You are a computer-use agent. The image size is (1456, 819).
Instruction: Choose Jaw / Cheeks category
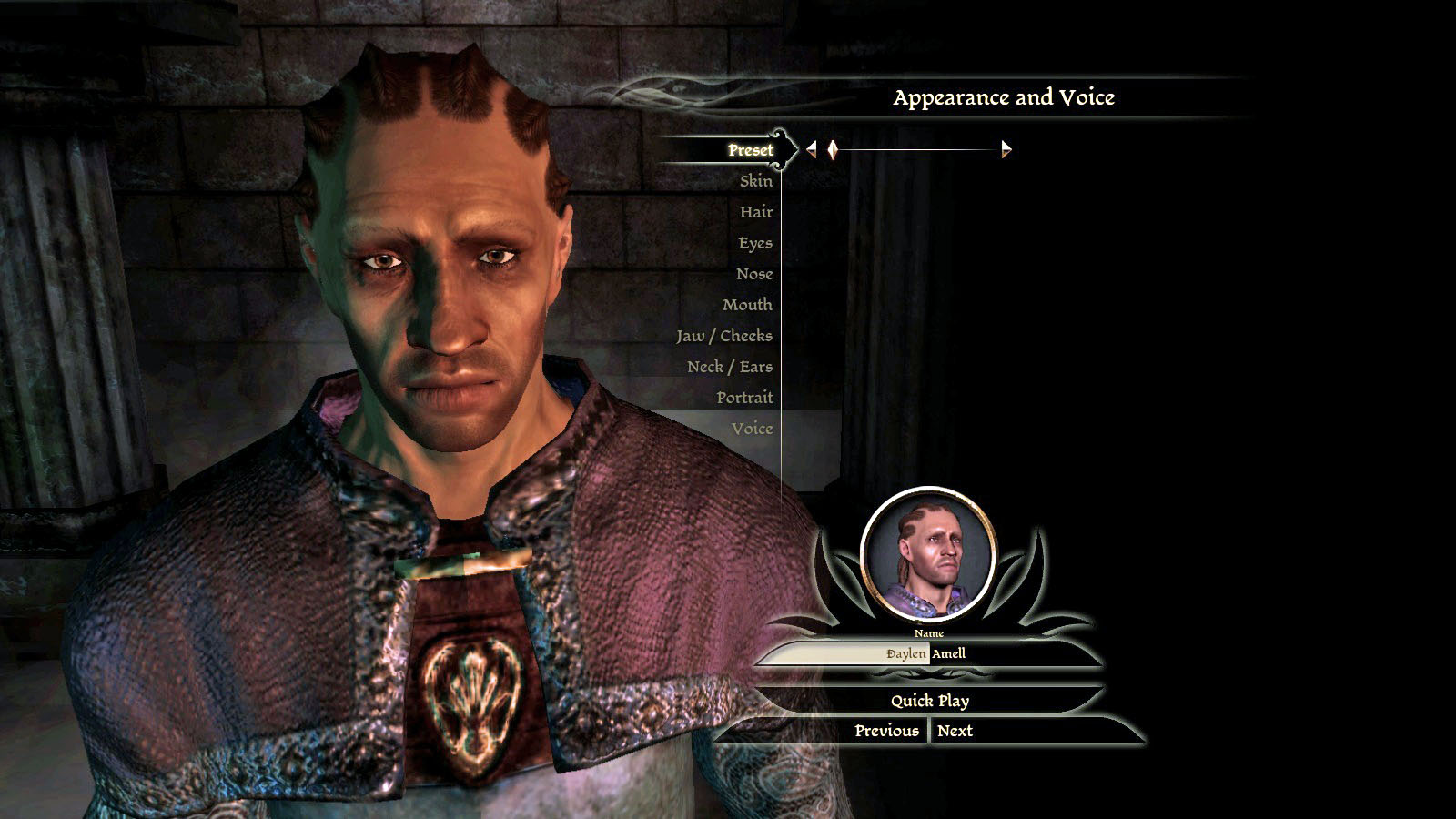pos(723,336)
